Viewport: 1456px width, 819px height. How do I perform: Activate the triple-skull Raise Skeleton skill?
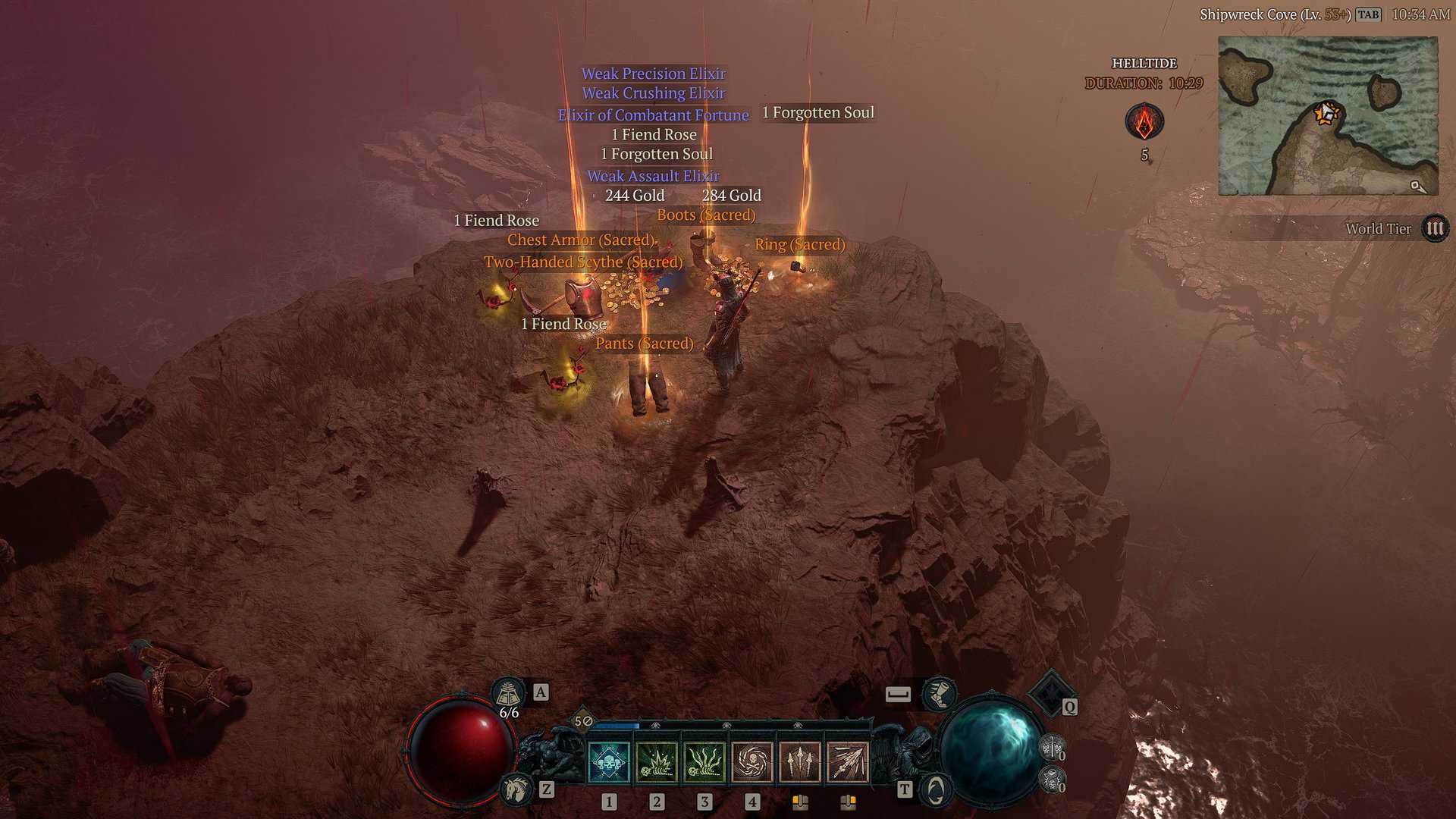609,761
